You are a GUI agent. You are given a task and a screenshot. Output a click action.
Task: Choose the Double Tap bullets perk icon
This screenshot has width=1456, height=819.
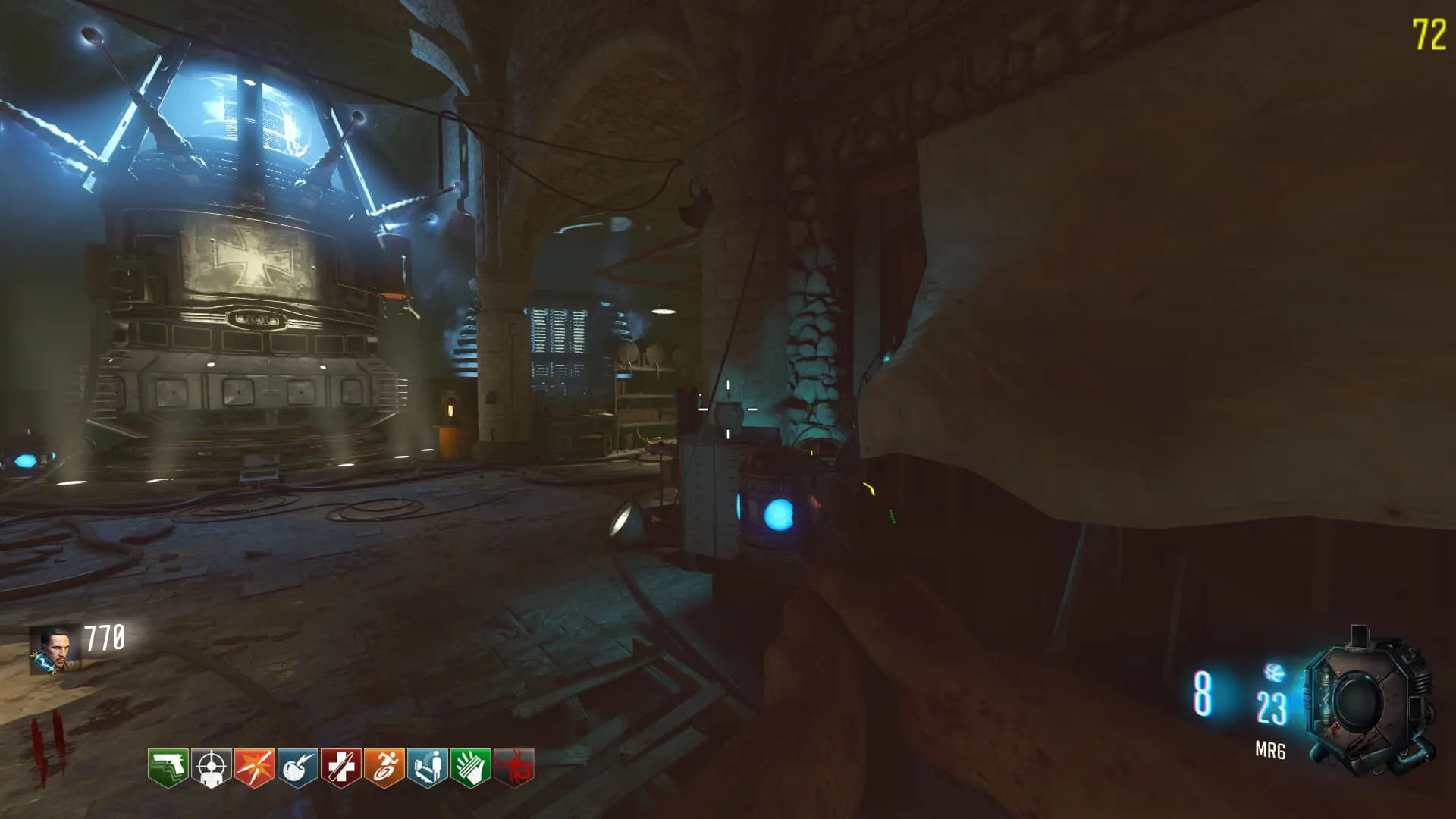[x=254, y=767]
